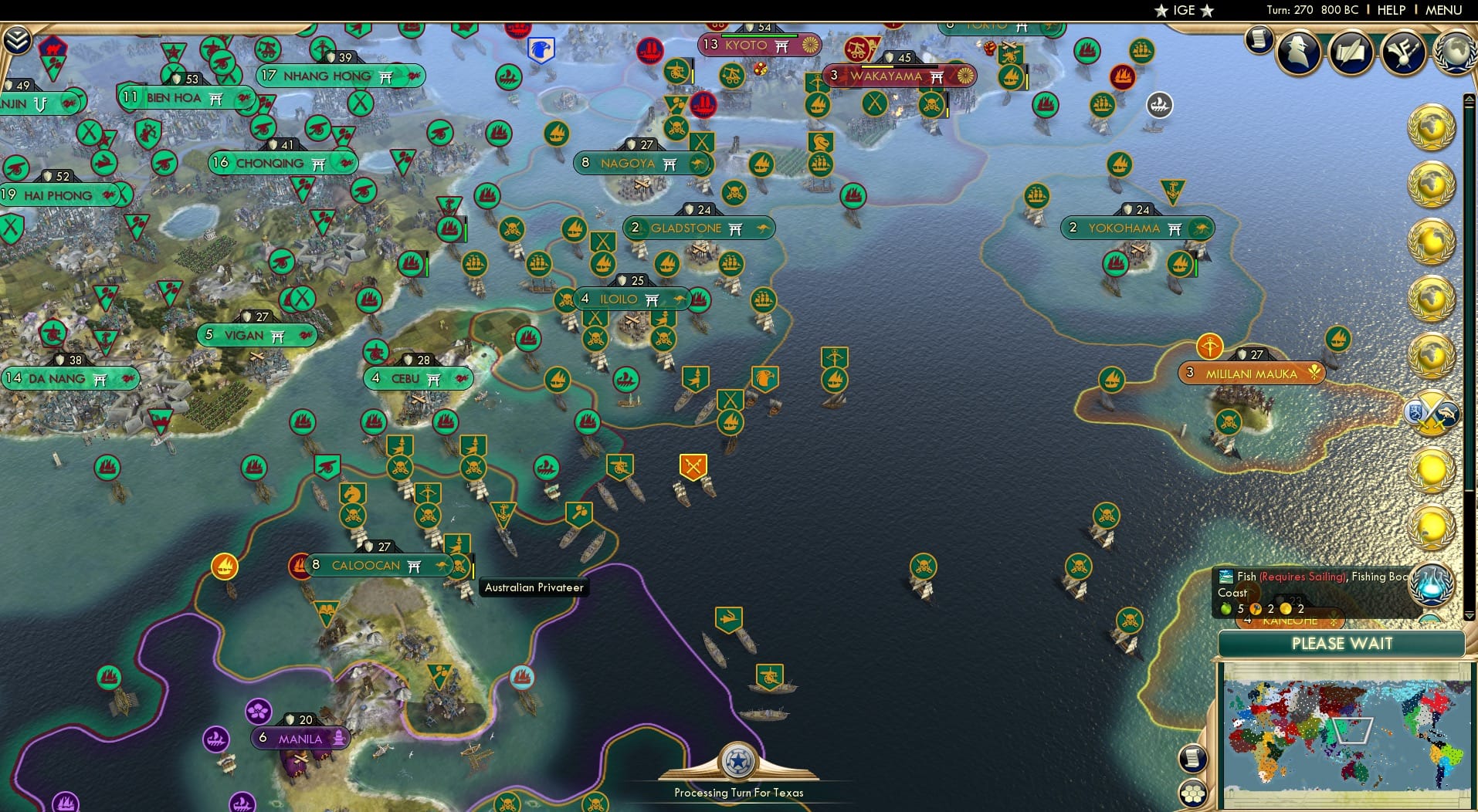Open the MENU from the top bar
Viewport: 1478px width, 812px height.
coord(1442,10)
